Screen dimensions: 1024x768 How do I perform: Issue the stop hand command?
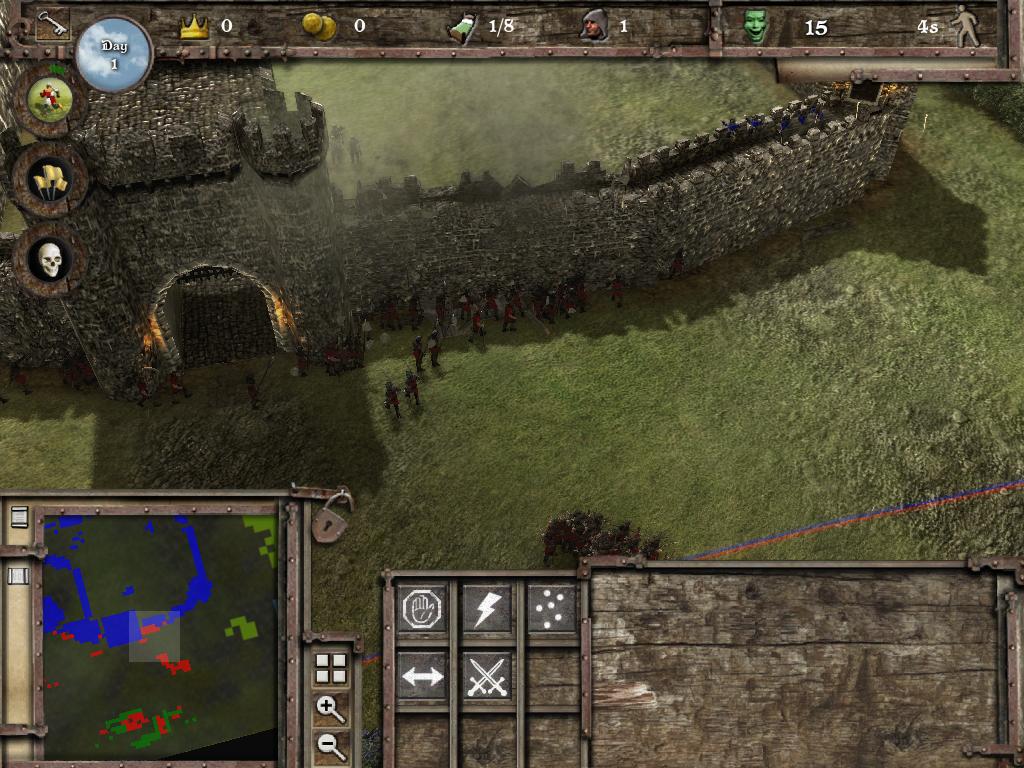[422, 608]
